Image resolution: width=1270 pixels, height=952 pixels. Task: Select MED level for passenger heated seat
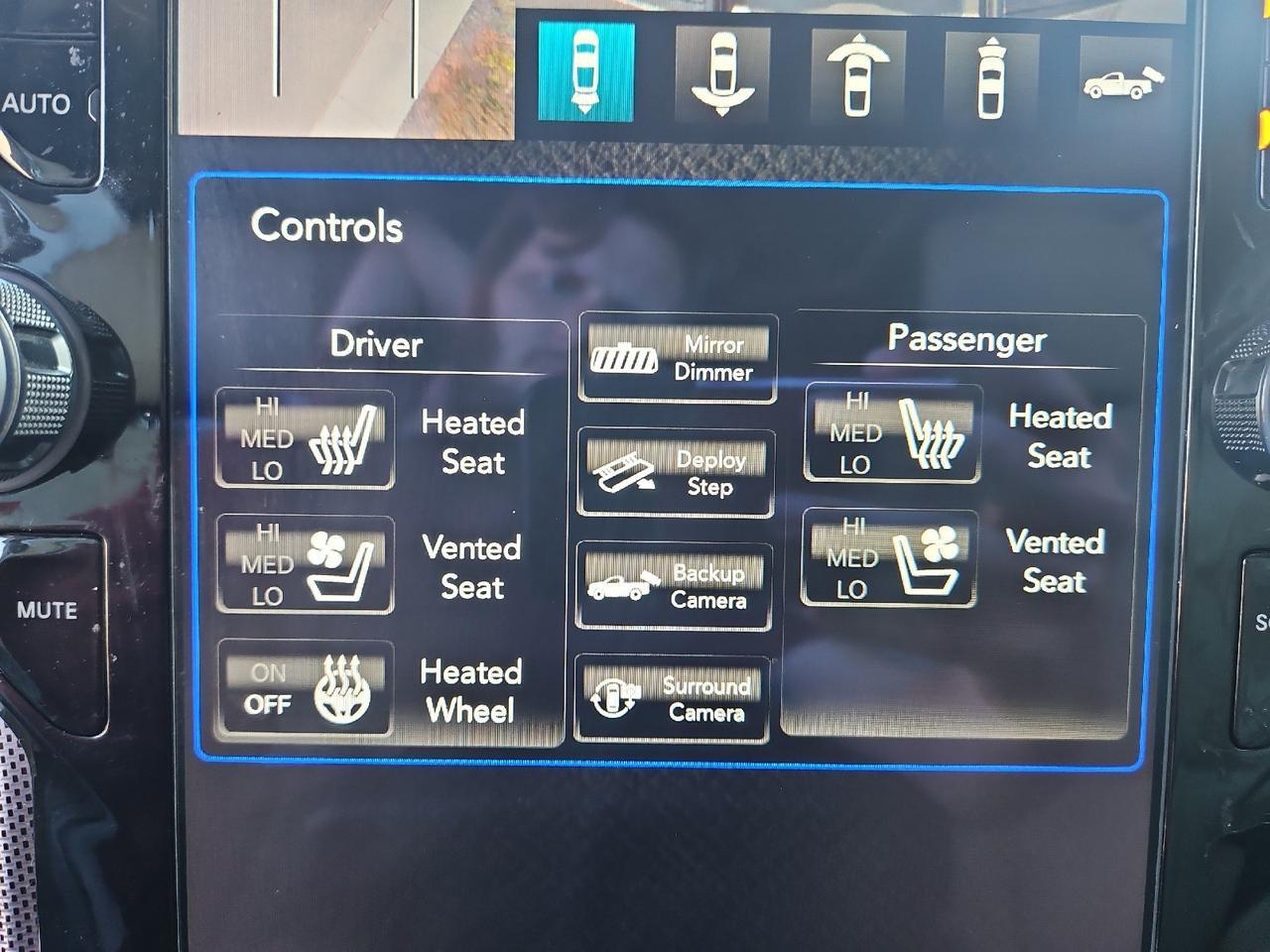(857, 432)
